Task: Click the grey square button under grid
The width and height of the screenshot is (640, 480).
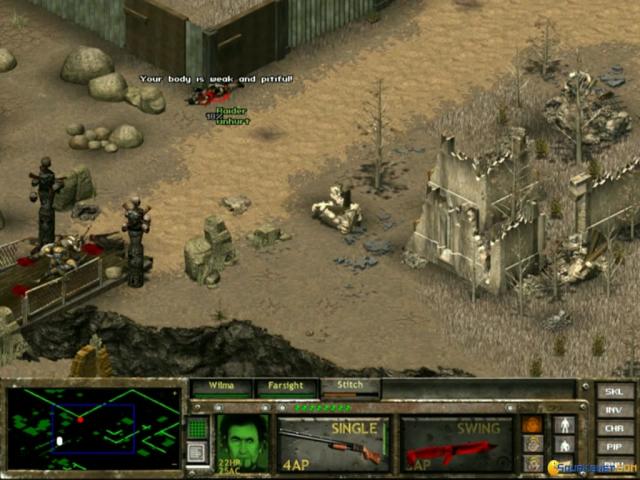Action: point(197,452)
